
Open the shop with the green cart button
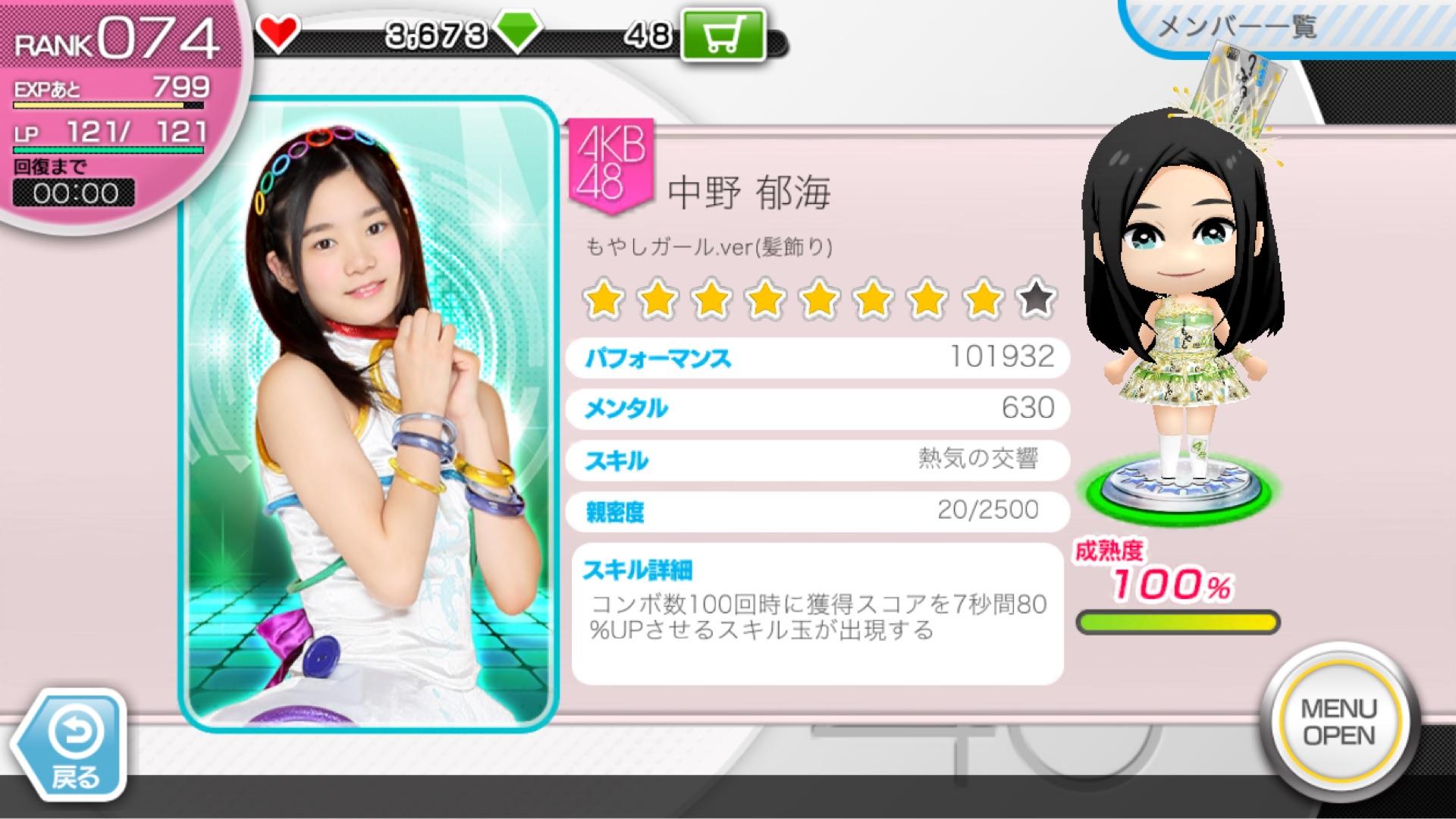(723, 36)
